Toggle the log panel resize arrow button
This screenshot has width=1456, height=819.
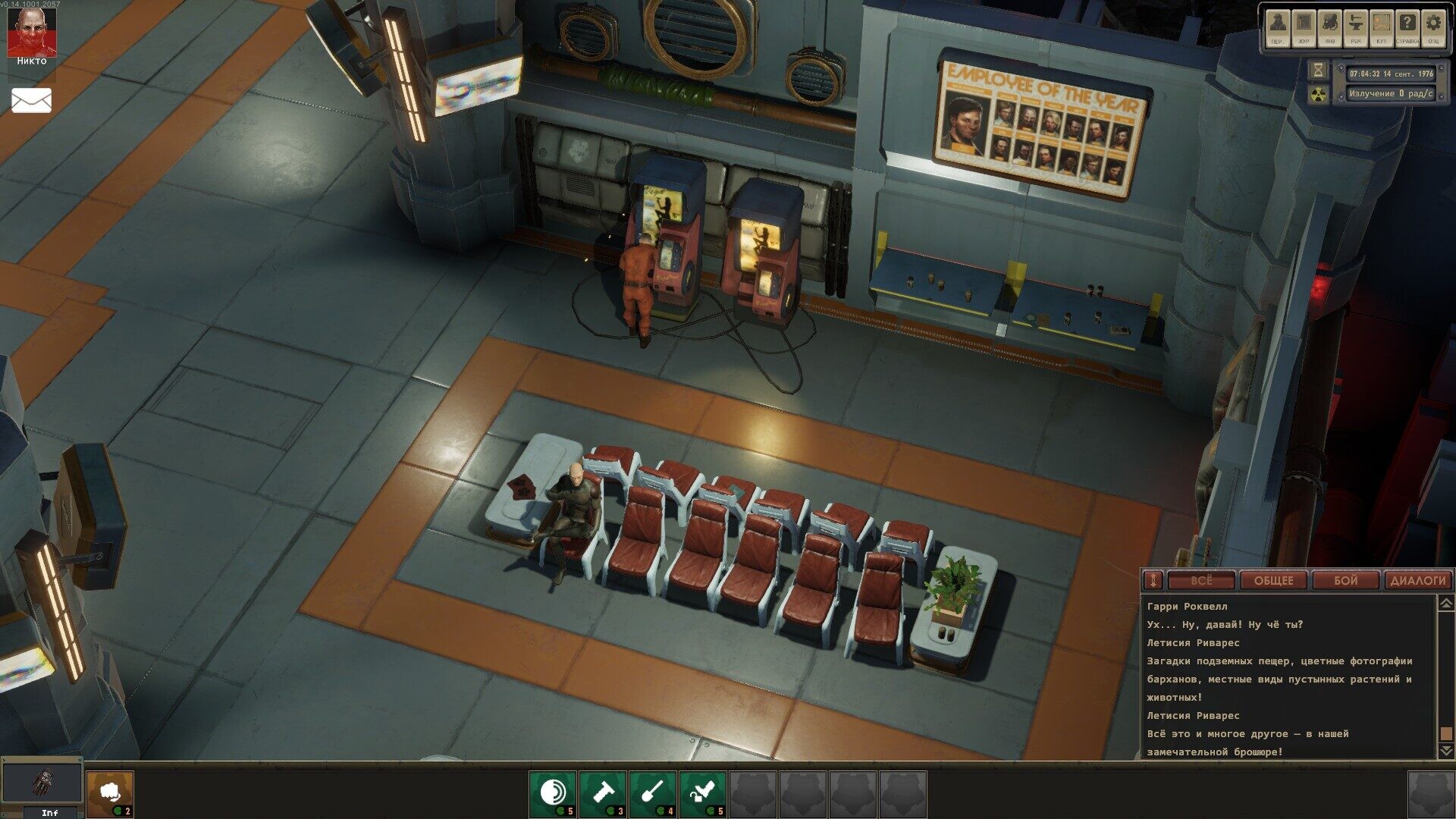click(1153, 581)
